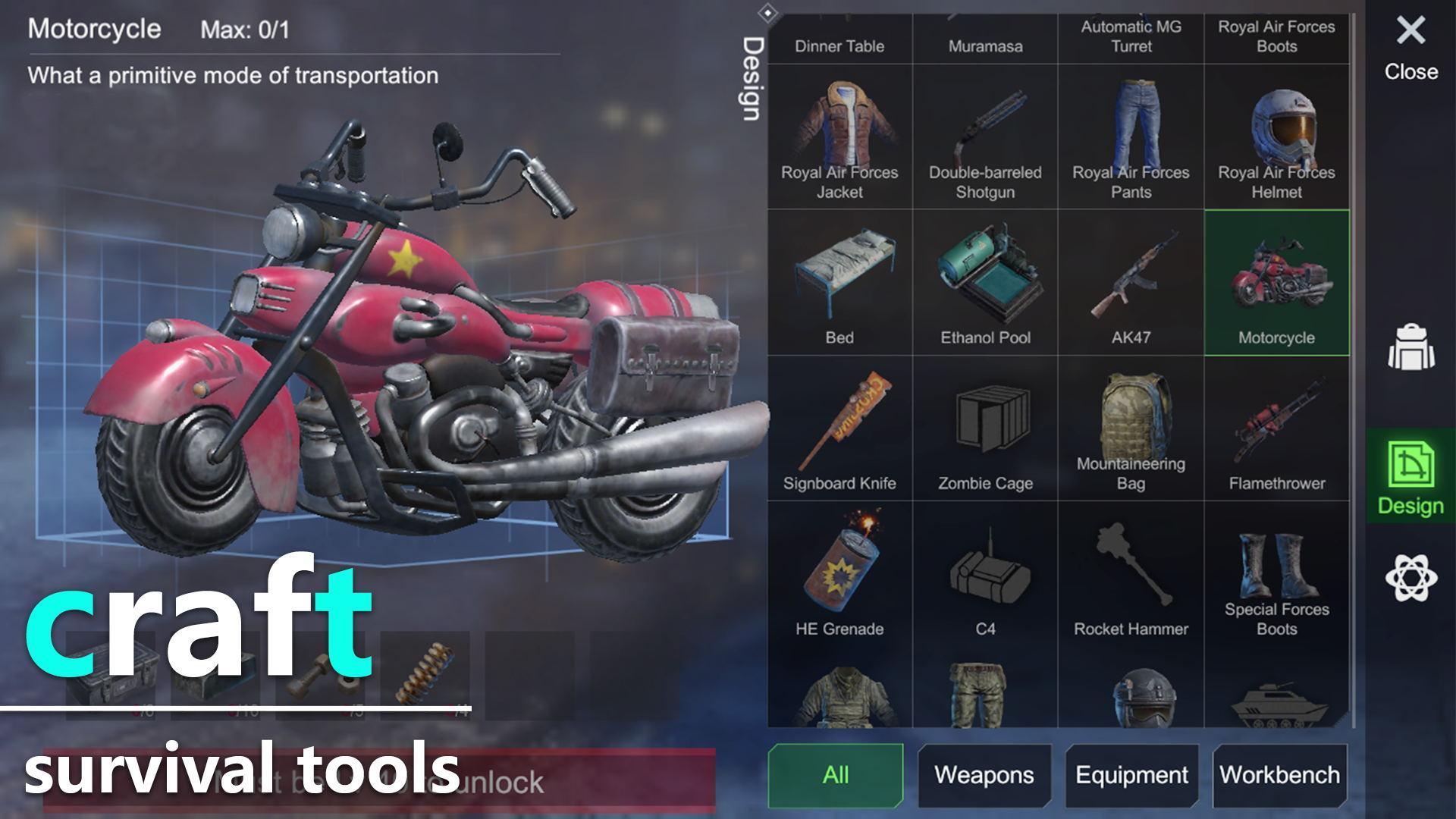Select the C4 explosive recipe
Viewport: 1456px width, 819px height.
coord(985,576)
